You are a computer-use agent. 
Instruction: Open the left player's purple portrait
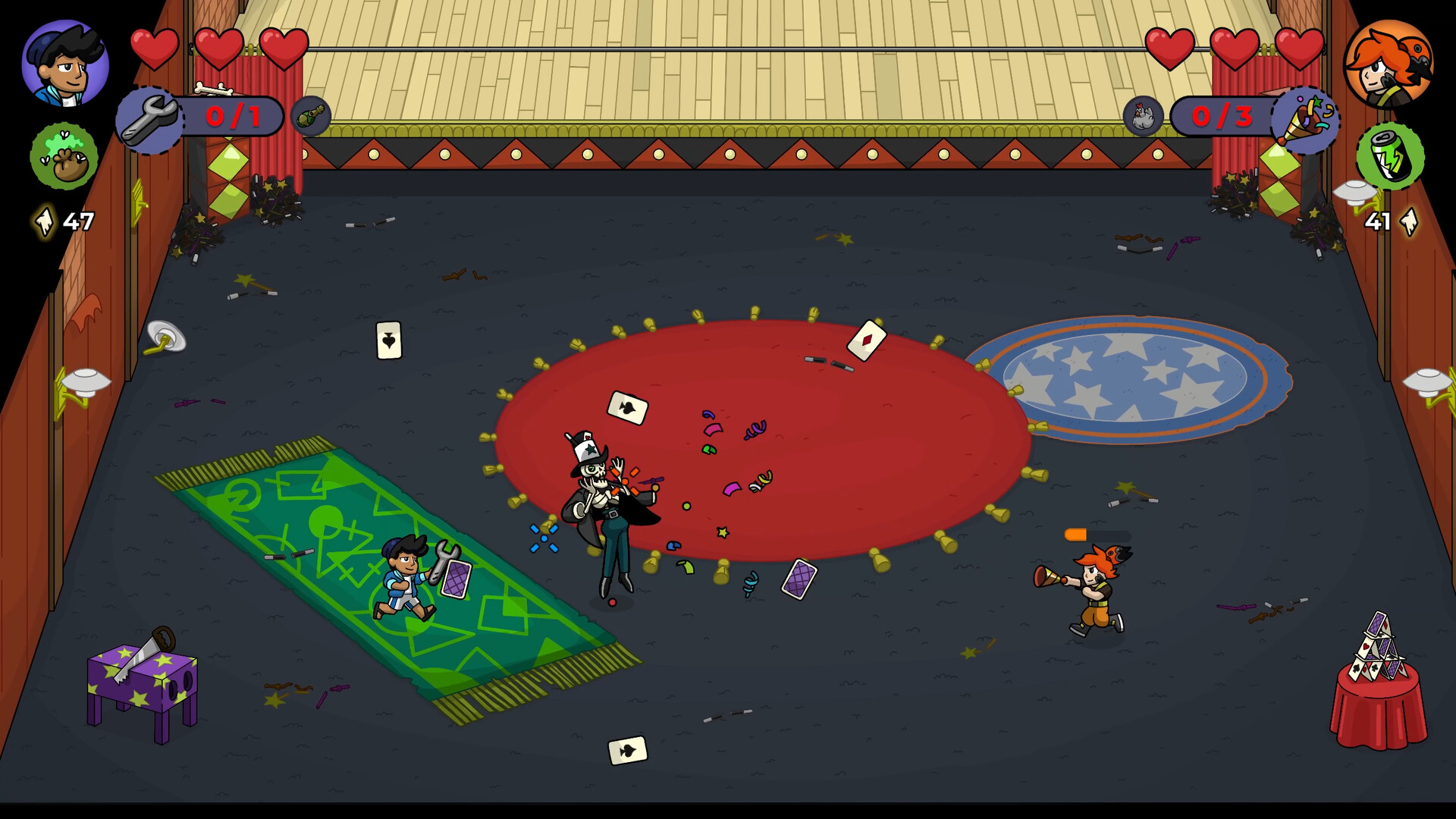67,64
